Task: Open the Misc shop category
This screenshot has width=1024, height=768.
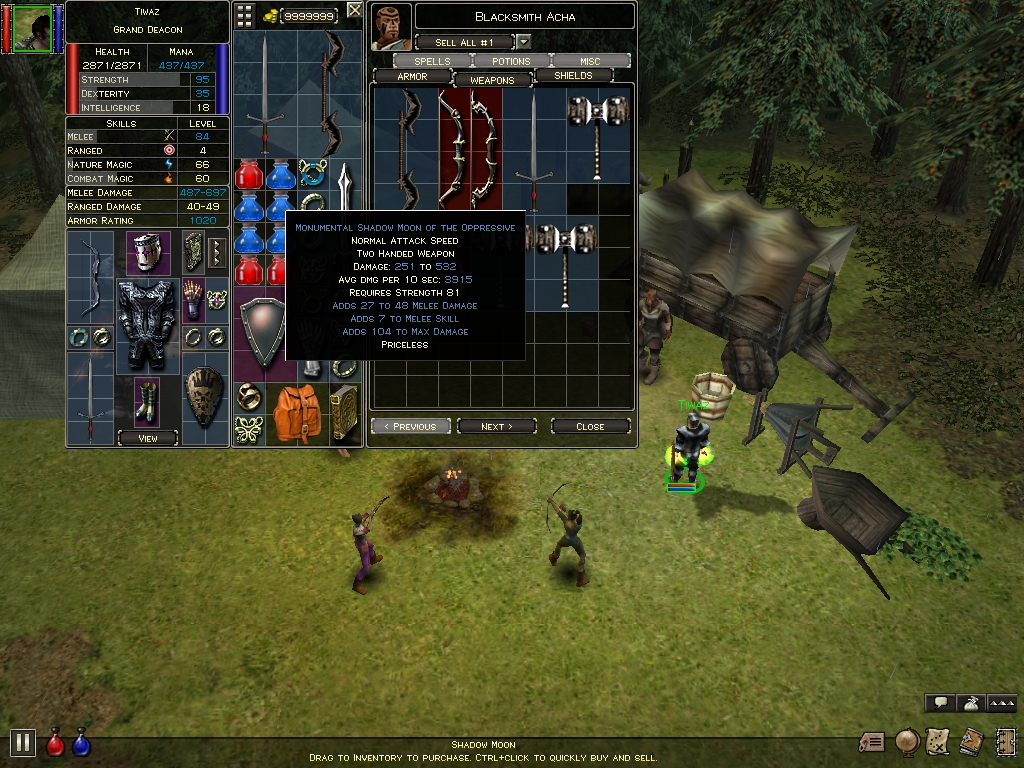Action: [x=590, y=61]
